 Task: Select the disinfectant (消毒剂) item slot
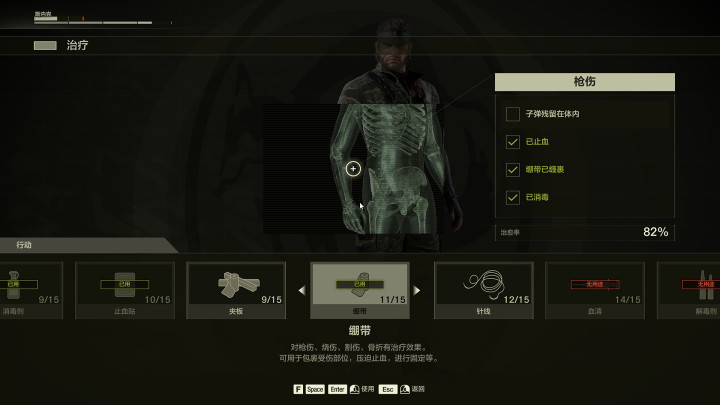pos(30,290)
